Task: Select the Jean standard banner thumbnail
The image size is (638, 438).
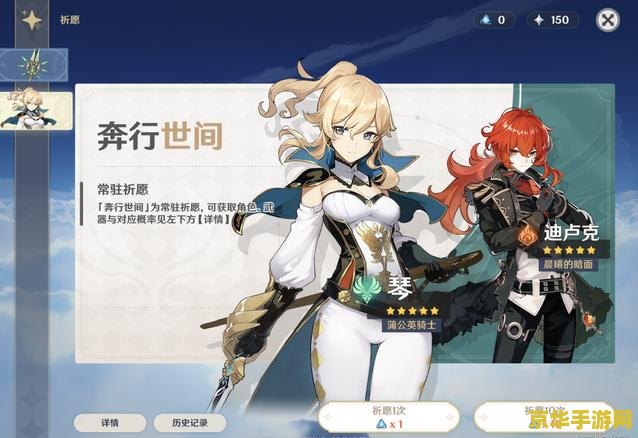Action: point(35,110)
